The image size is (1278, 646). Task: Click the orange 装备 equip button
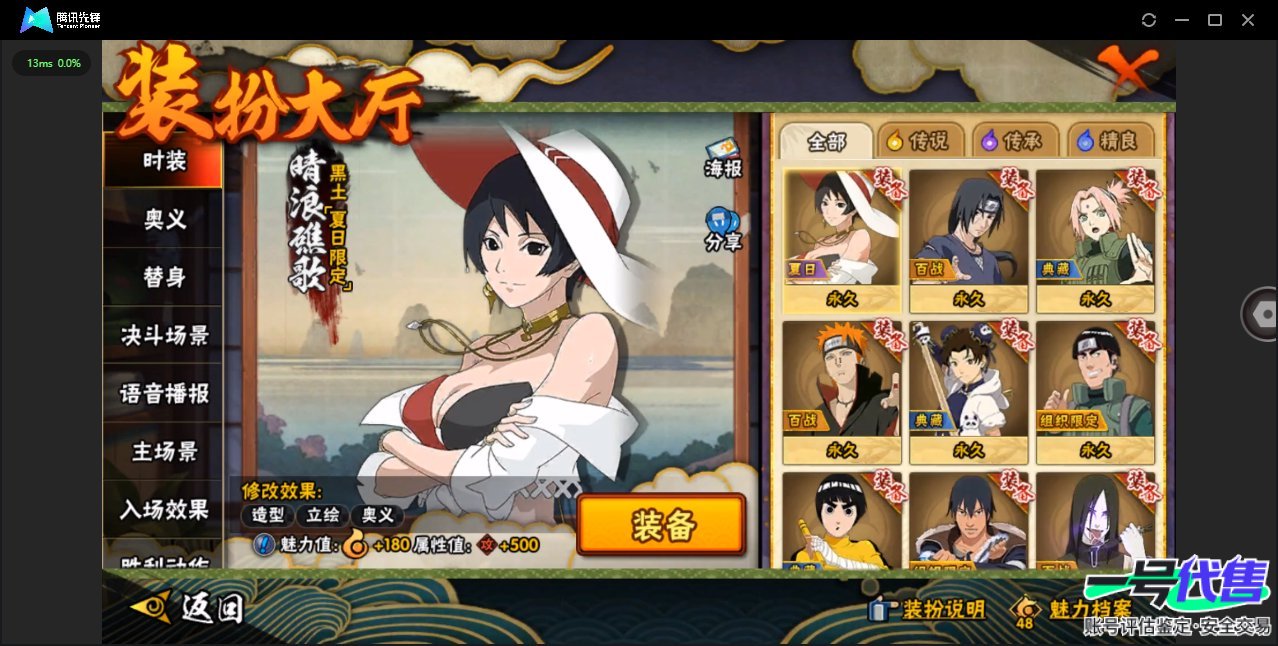tap(661, 525)
